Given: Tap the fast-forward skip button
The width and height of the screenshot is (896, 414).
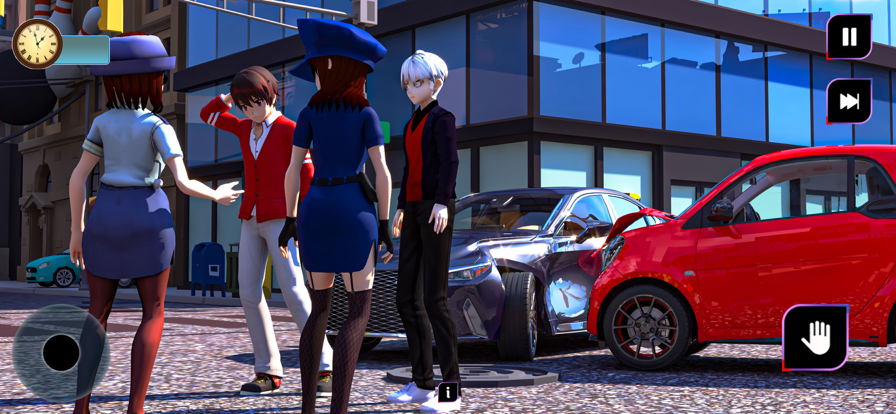Looking at the screenshot, I should pos(849,101).
